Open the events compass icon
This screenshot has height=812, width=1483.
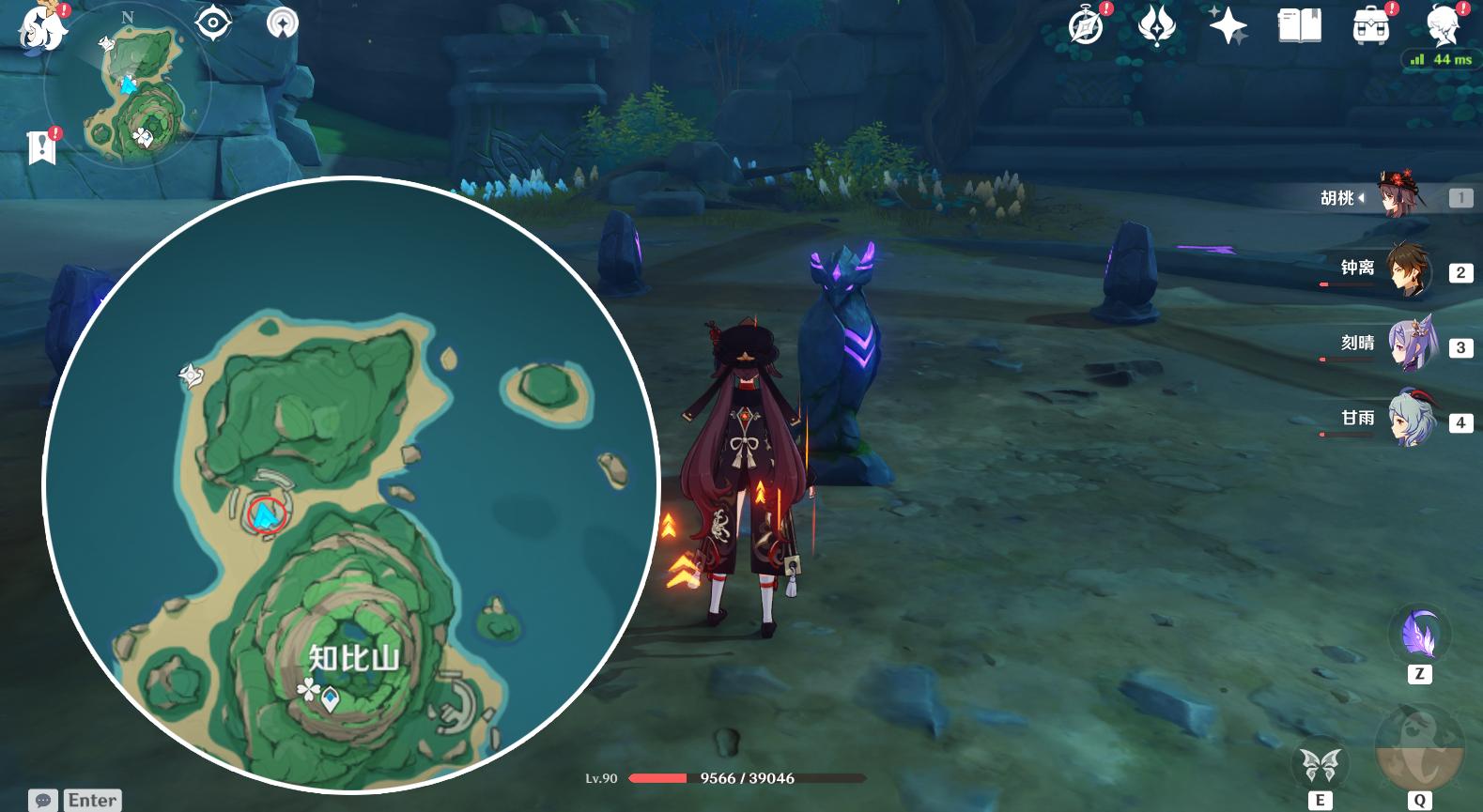click(1087, 26)
